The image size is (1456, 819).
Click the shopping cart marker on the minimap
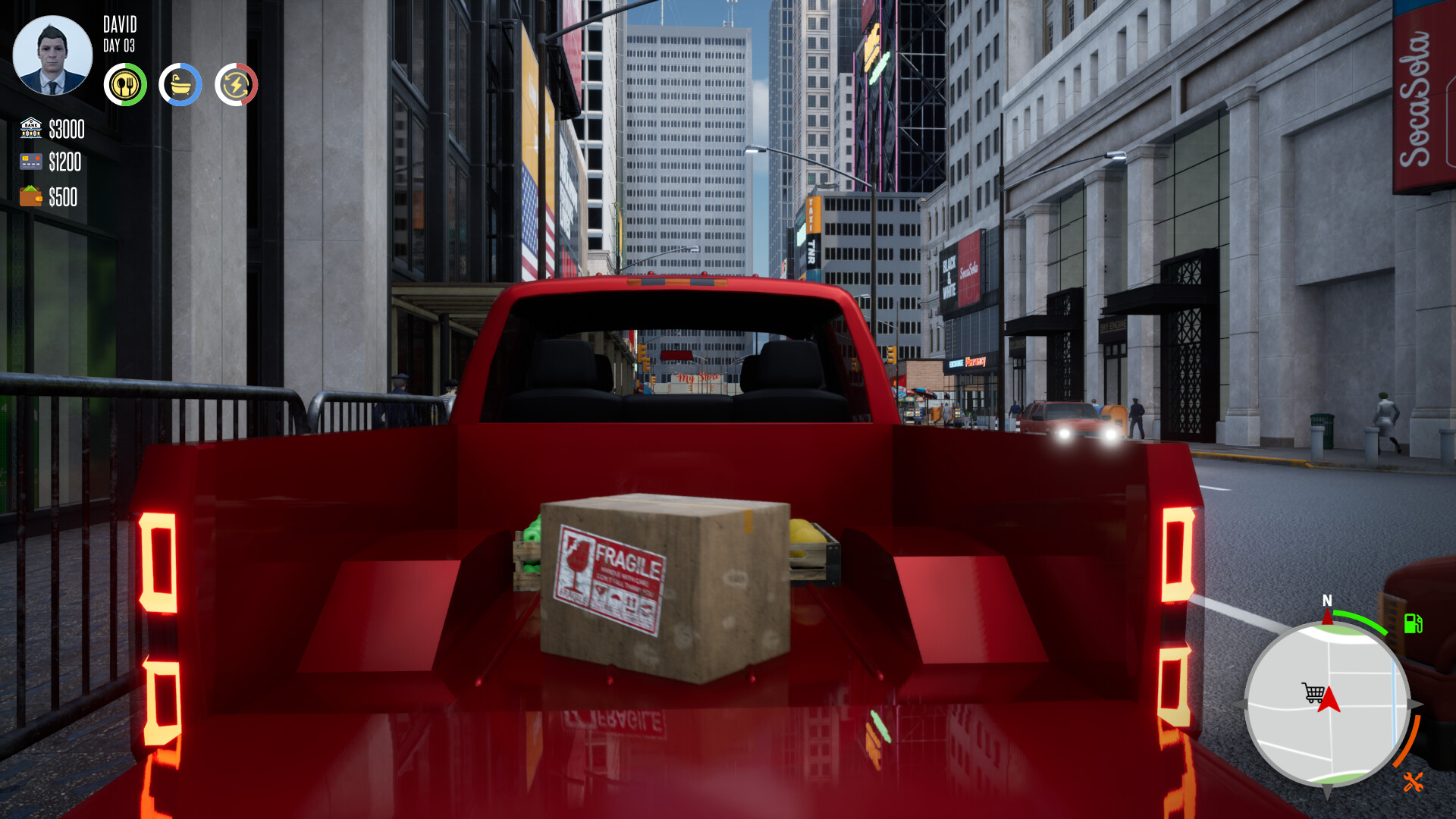pyautogui.click(x=1313, y=691)
